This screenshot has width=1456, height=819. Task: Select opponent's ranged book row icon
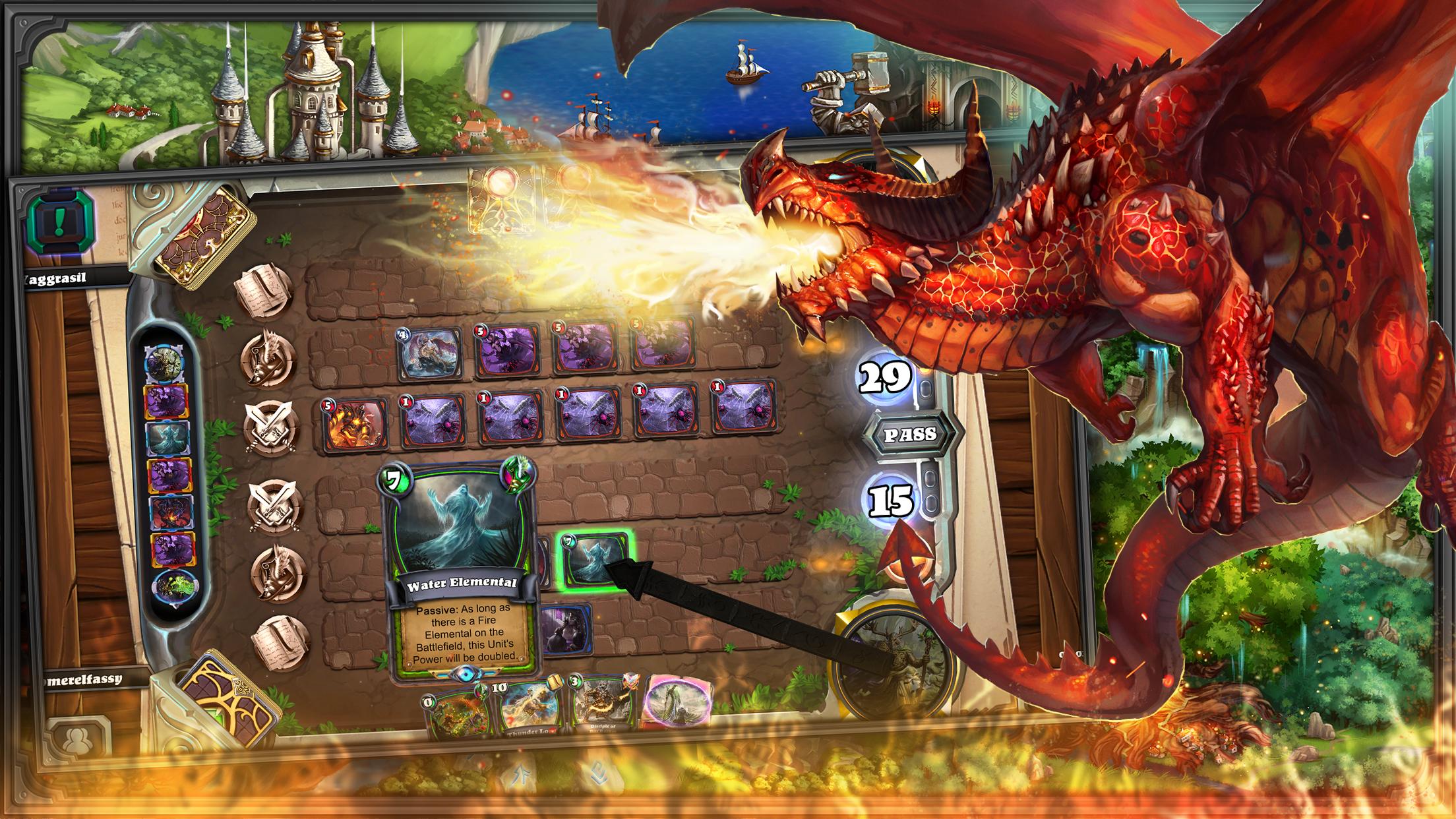(x=265, y=290)
